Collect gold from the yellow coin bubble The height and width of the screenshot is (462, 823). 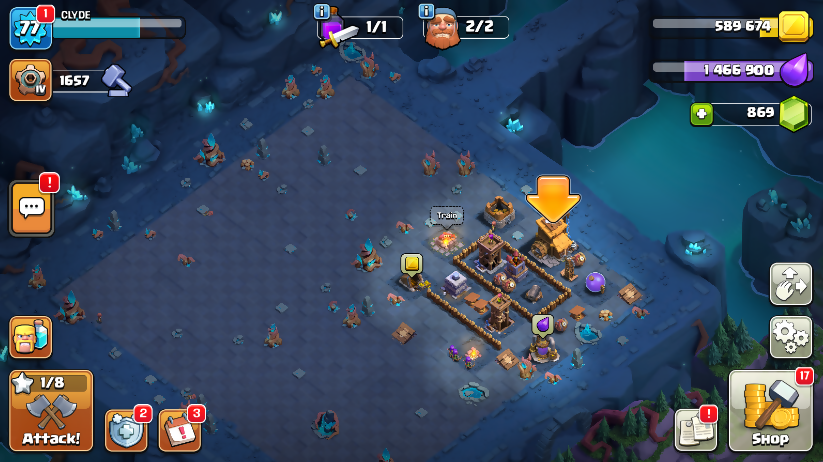411,263
